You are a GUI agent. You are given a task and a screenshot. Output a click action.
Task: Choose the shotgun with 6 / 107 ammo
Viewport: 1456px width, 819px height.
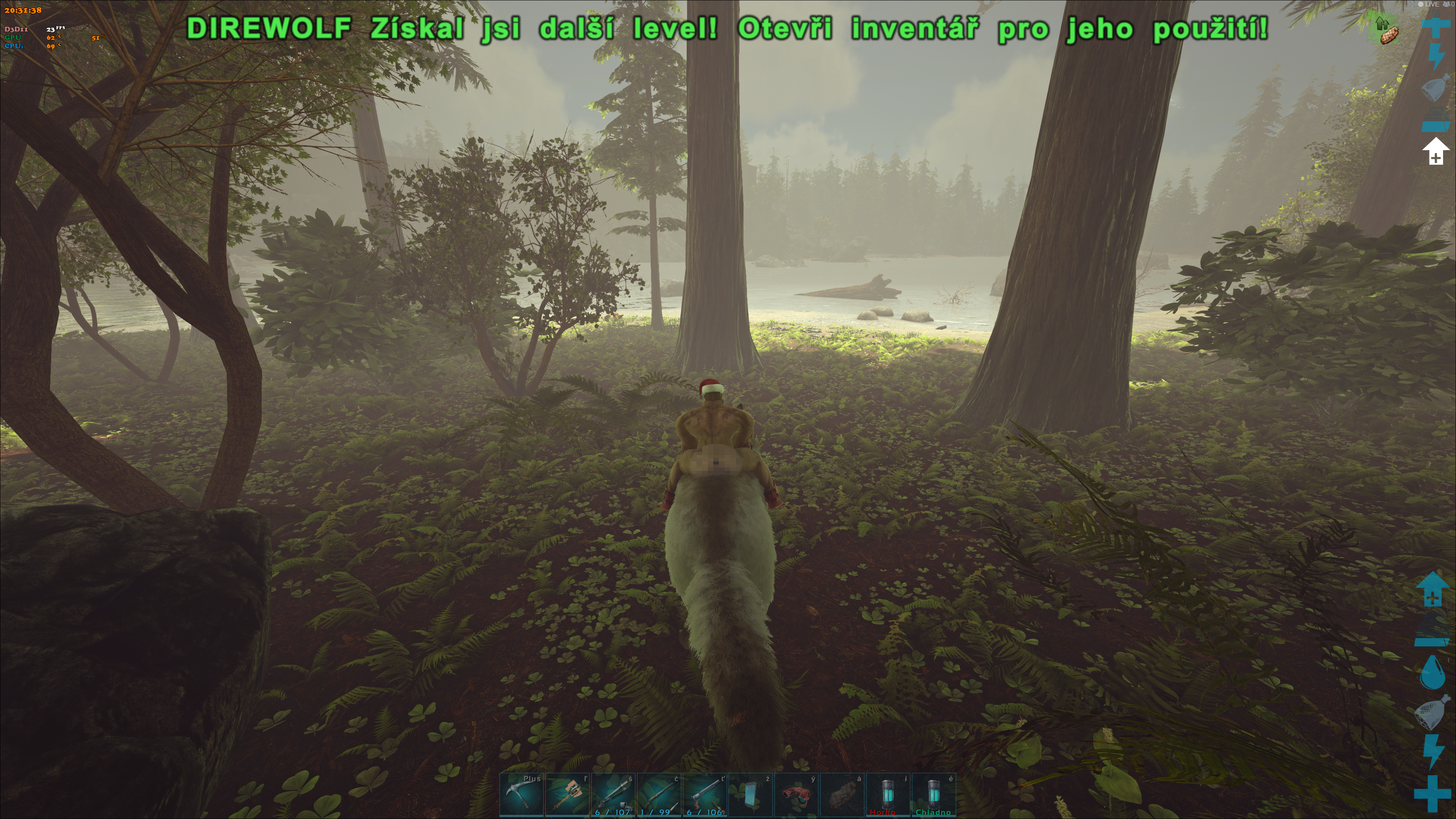tap(613, 795)
